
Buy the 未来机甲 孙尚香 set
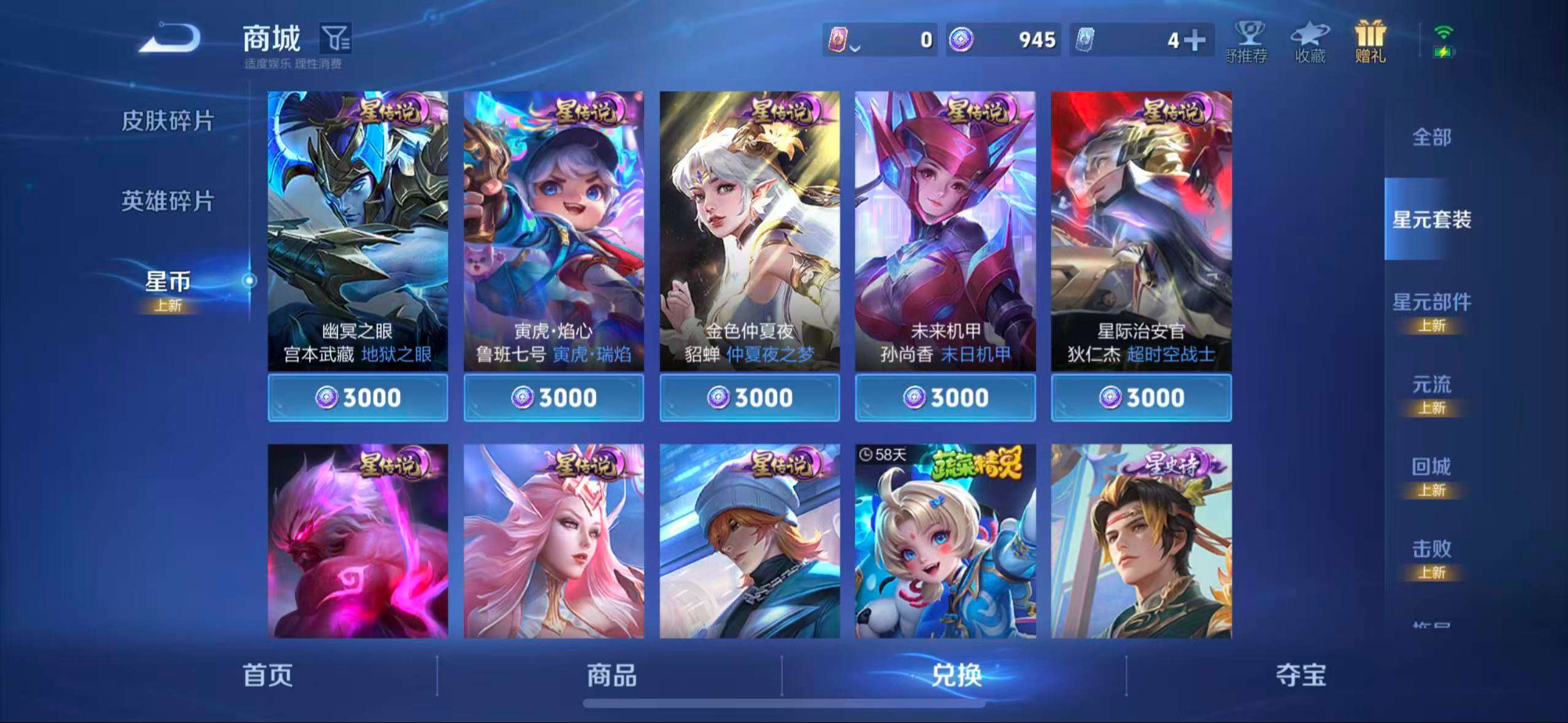(x=946, y=397)
